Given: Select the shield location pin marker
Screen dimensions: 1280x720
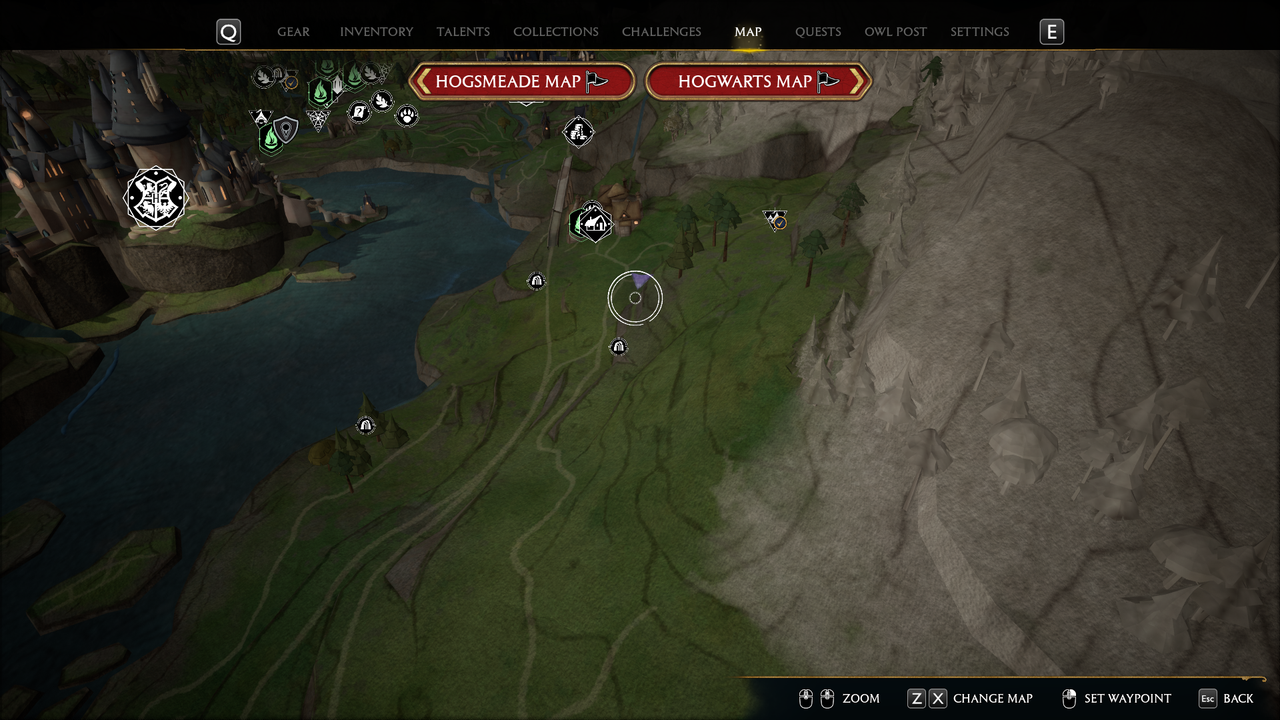Looking at the screenshot, I should pos(286,129).
